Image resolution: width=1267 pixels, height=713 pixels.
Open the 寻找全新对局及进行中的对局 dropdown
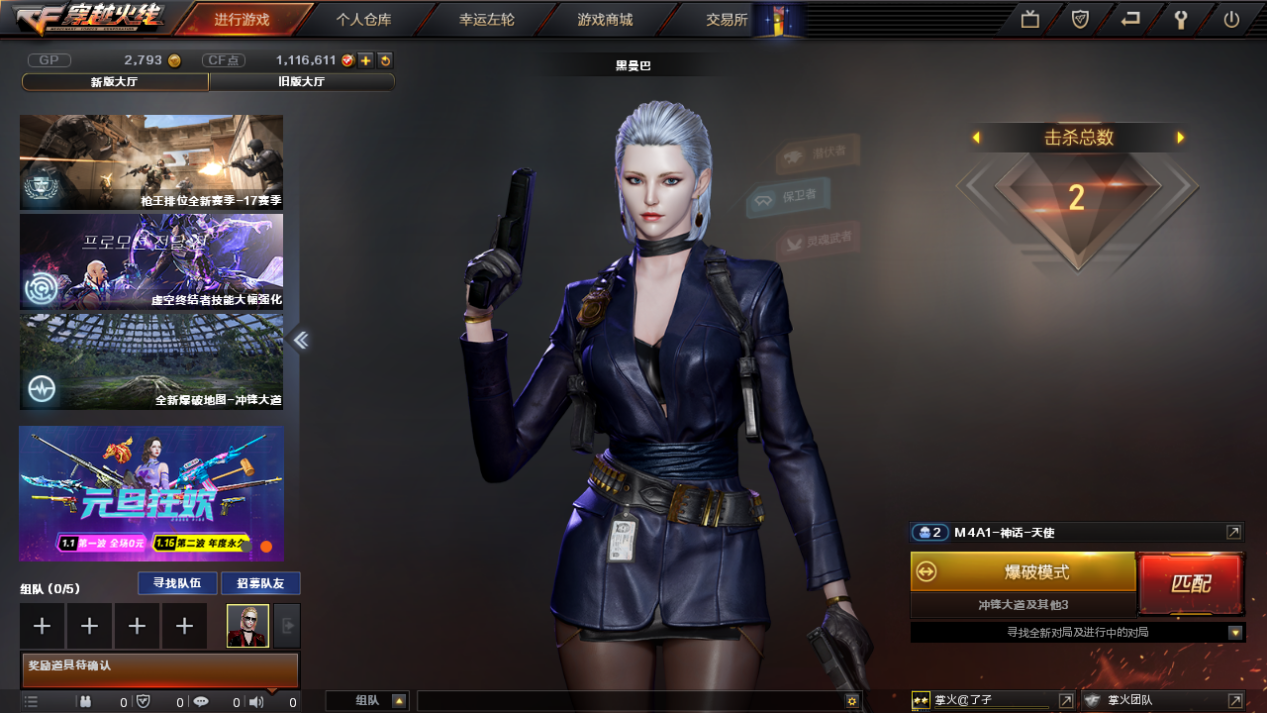(x=1235, y=633)
